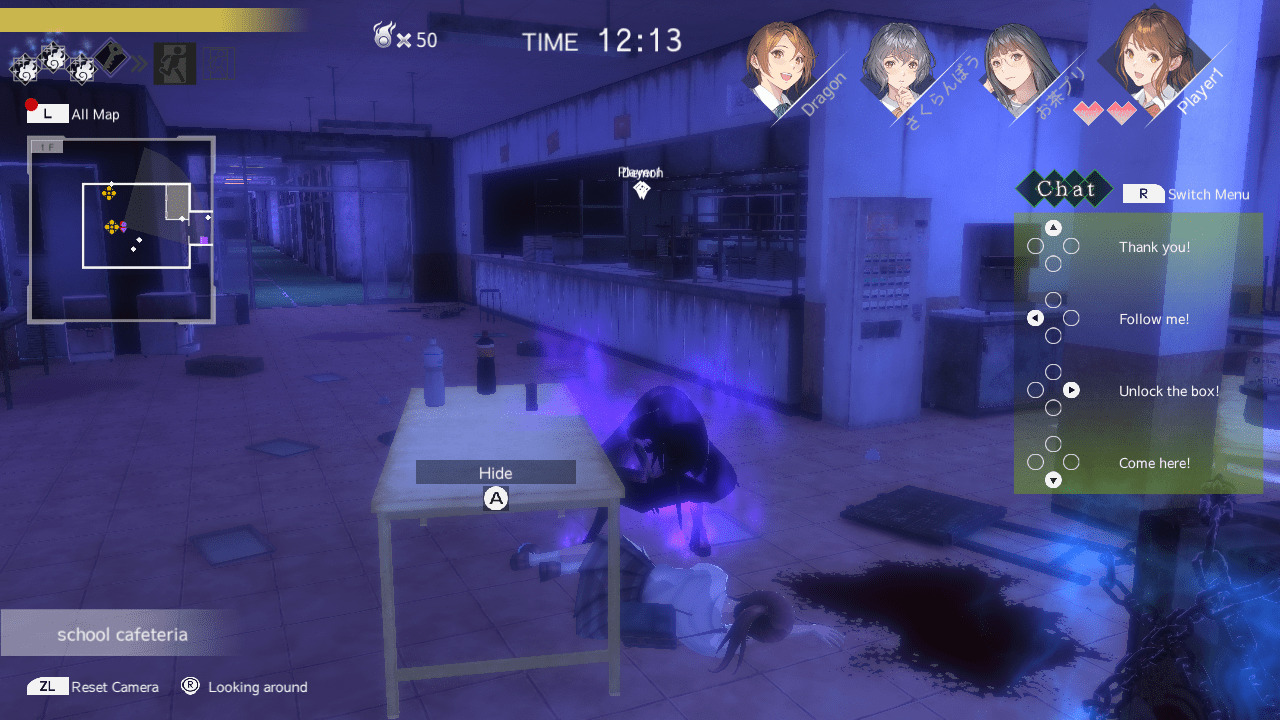
Task: Expand the double chevron next to the key icon
Action: (140, 63)
